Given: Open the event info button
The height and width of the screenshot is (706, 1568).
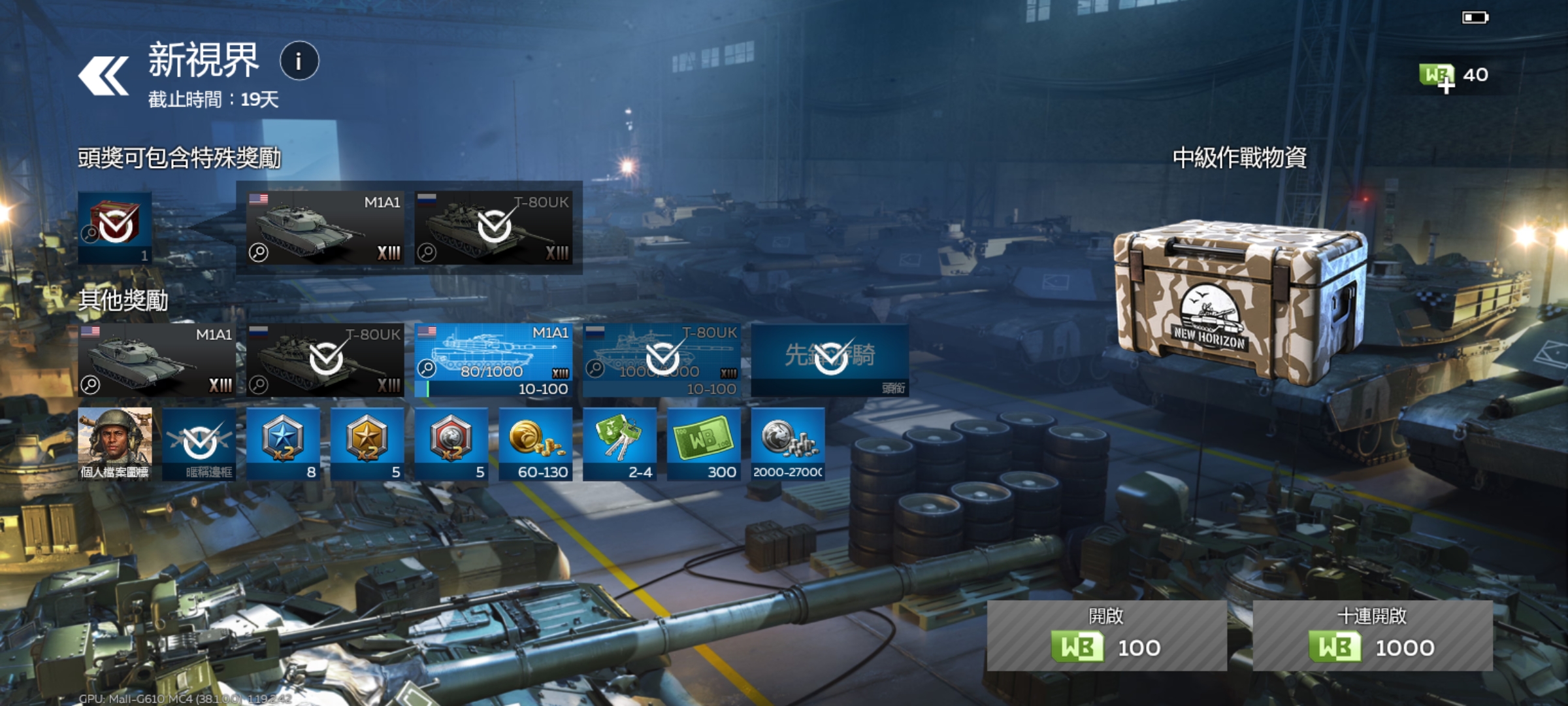Looking at the screenshot, I should (299, 61).
